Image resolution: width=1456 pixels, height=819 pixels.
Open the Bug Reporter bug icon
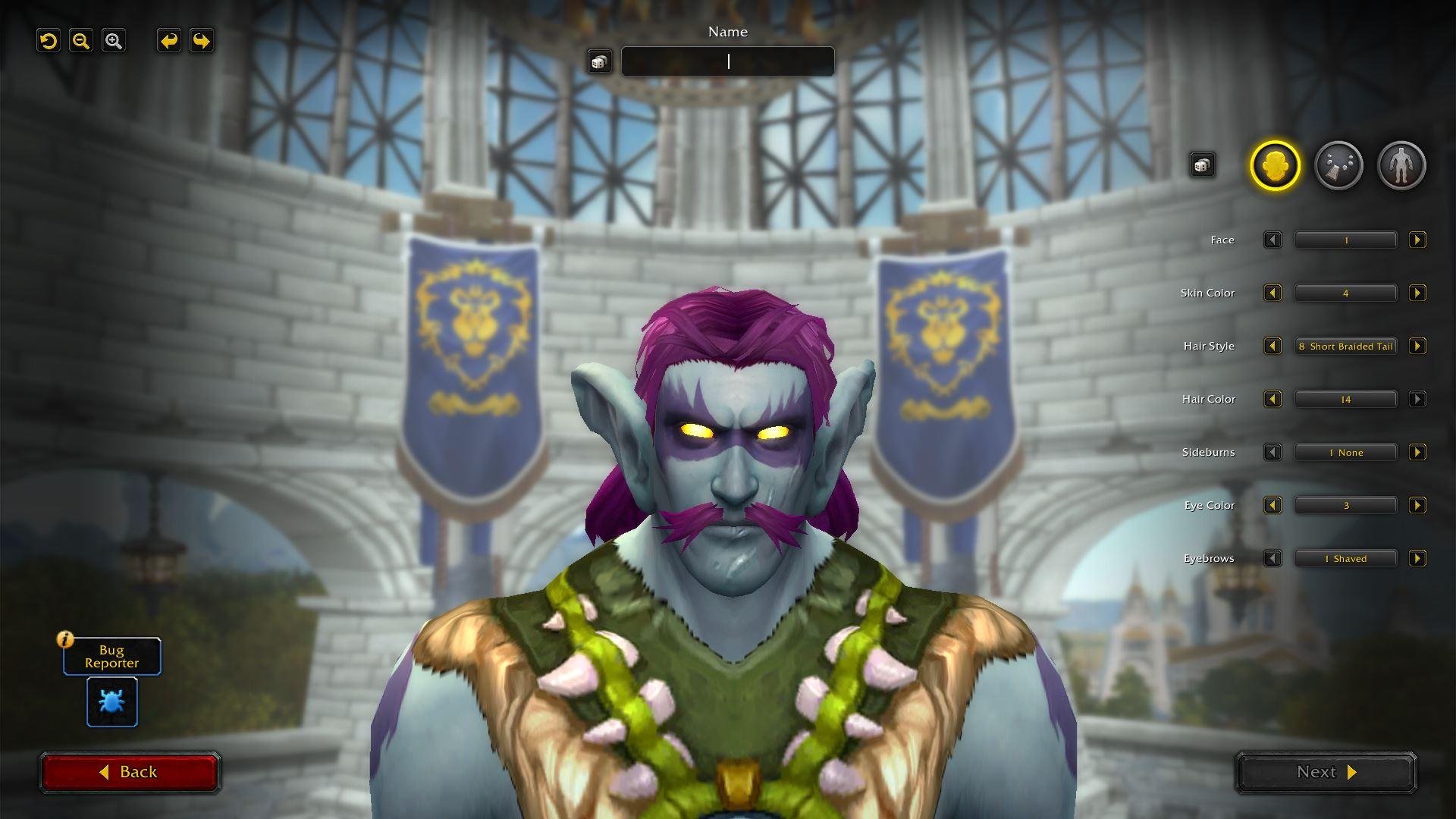point(111,701)
